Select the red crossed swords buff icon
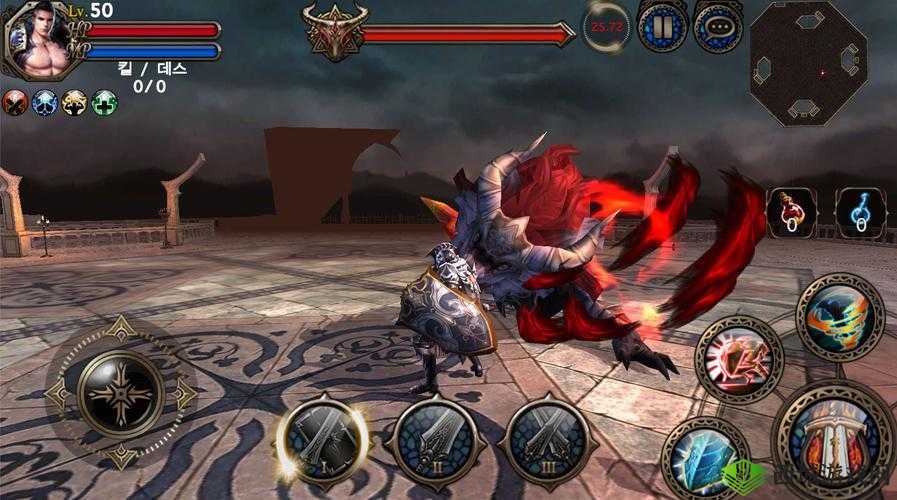This screenshot has width=897, height=500. tap(15, 102)
